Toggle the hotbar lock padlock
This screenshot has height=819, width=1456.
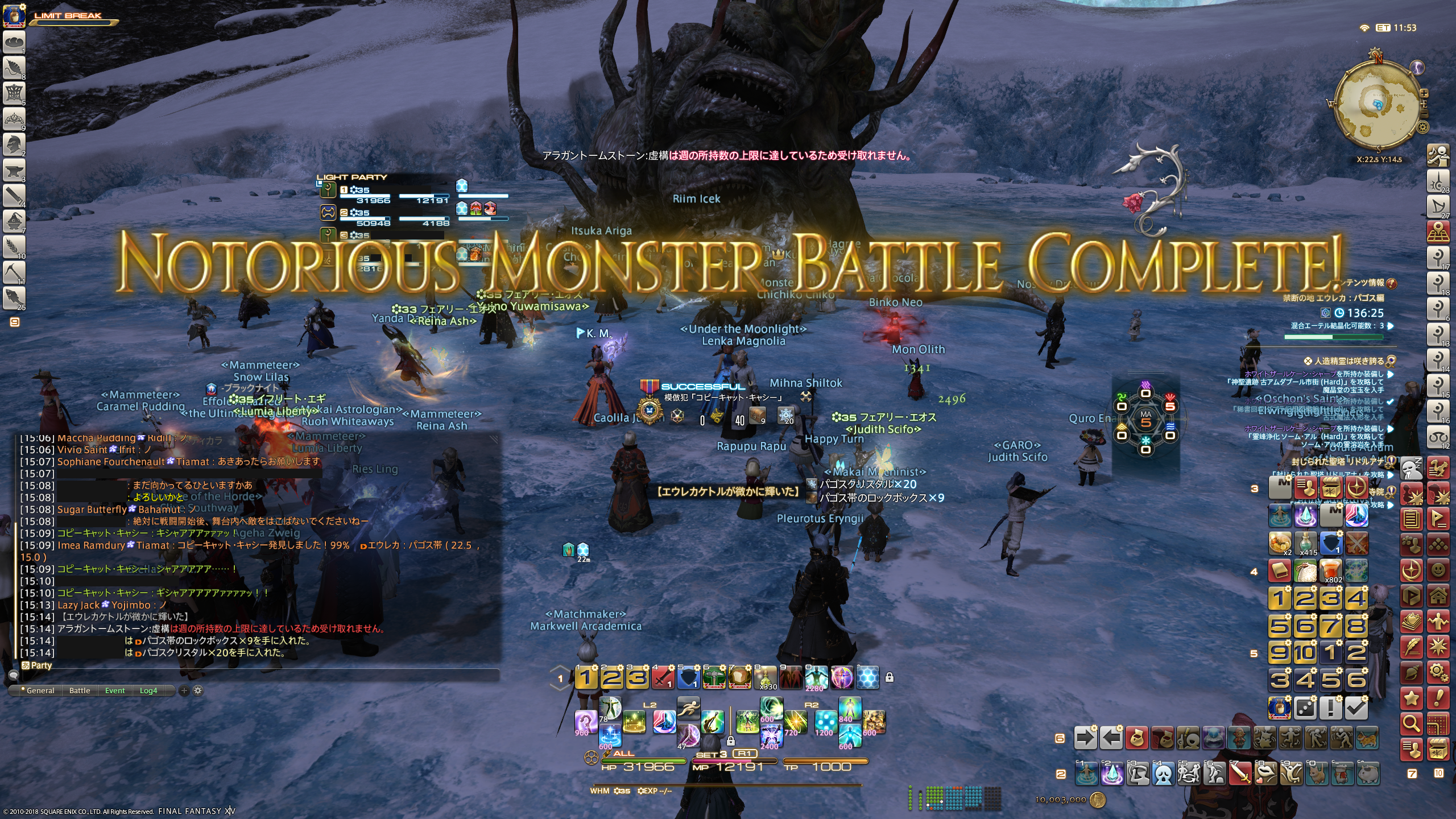coord(890,677)
